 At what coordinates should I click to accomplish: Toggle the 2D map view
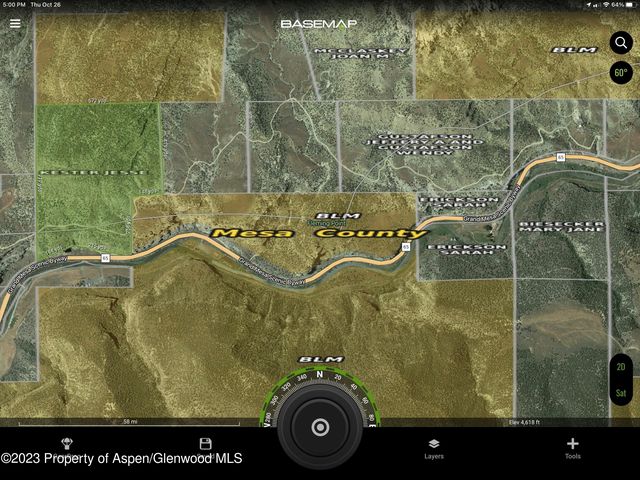pos(621,368)
